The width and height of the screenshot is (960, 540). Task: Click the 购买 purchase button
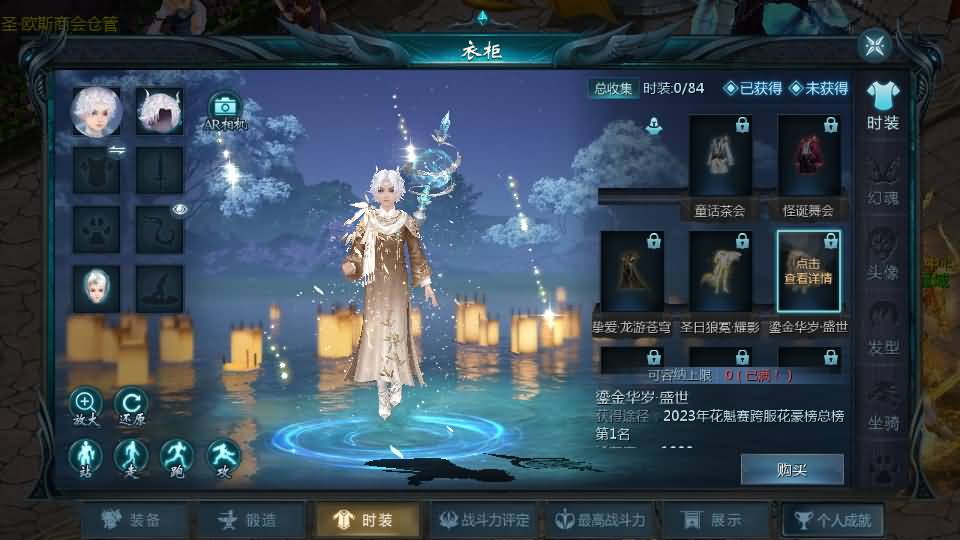tap(791, 469)
